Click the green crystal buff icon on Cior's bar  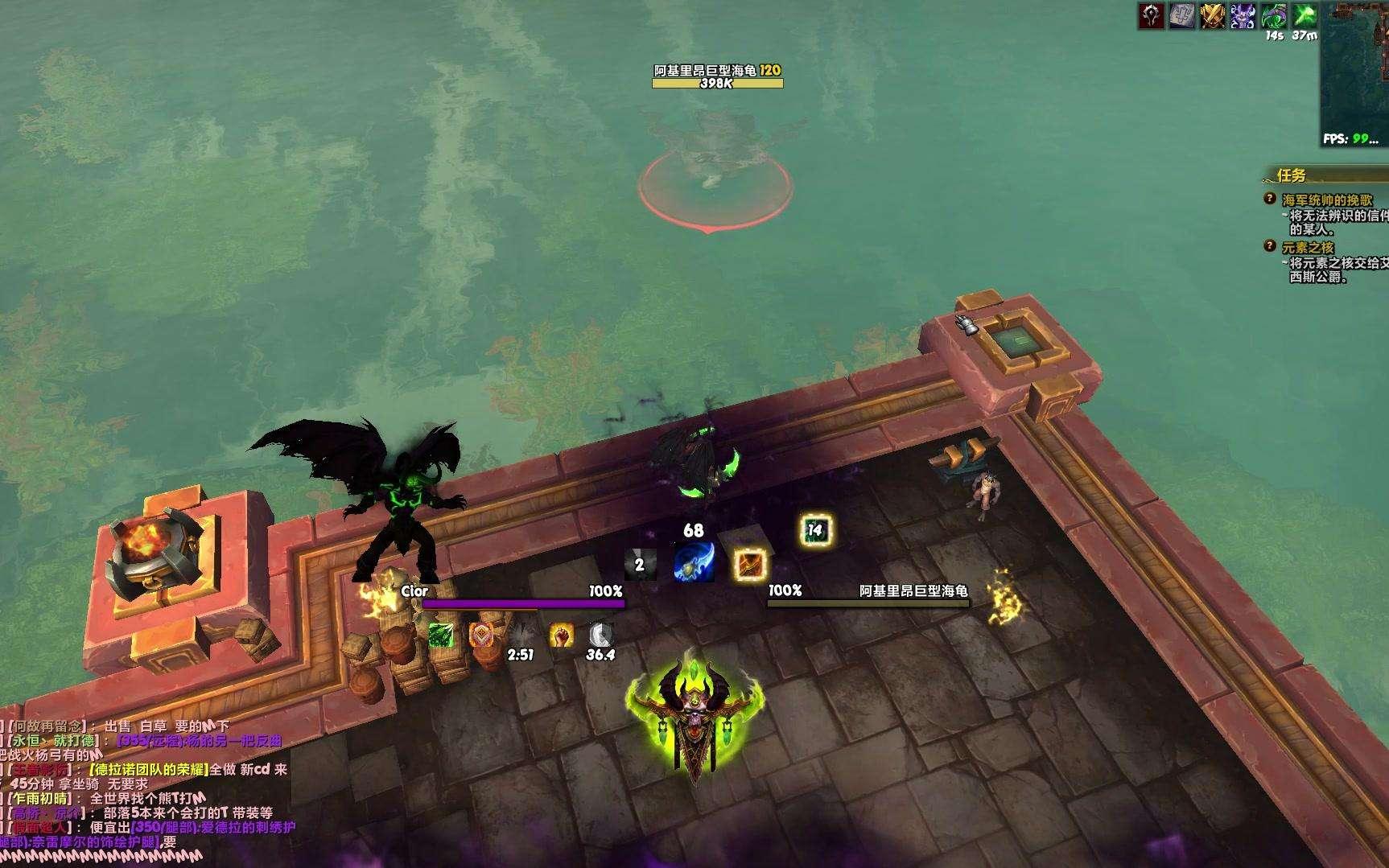pyautogui.click(x=441, y=636)
